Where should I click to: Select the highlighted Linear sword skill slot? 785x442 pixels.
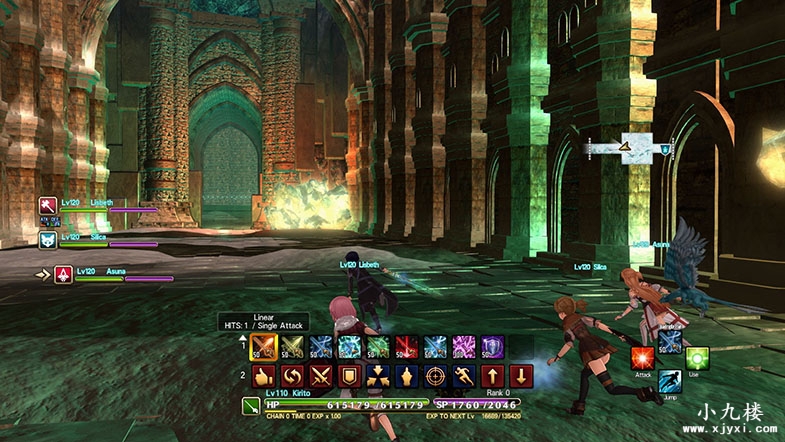(263, 346)
